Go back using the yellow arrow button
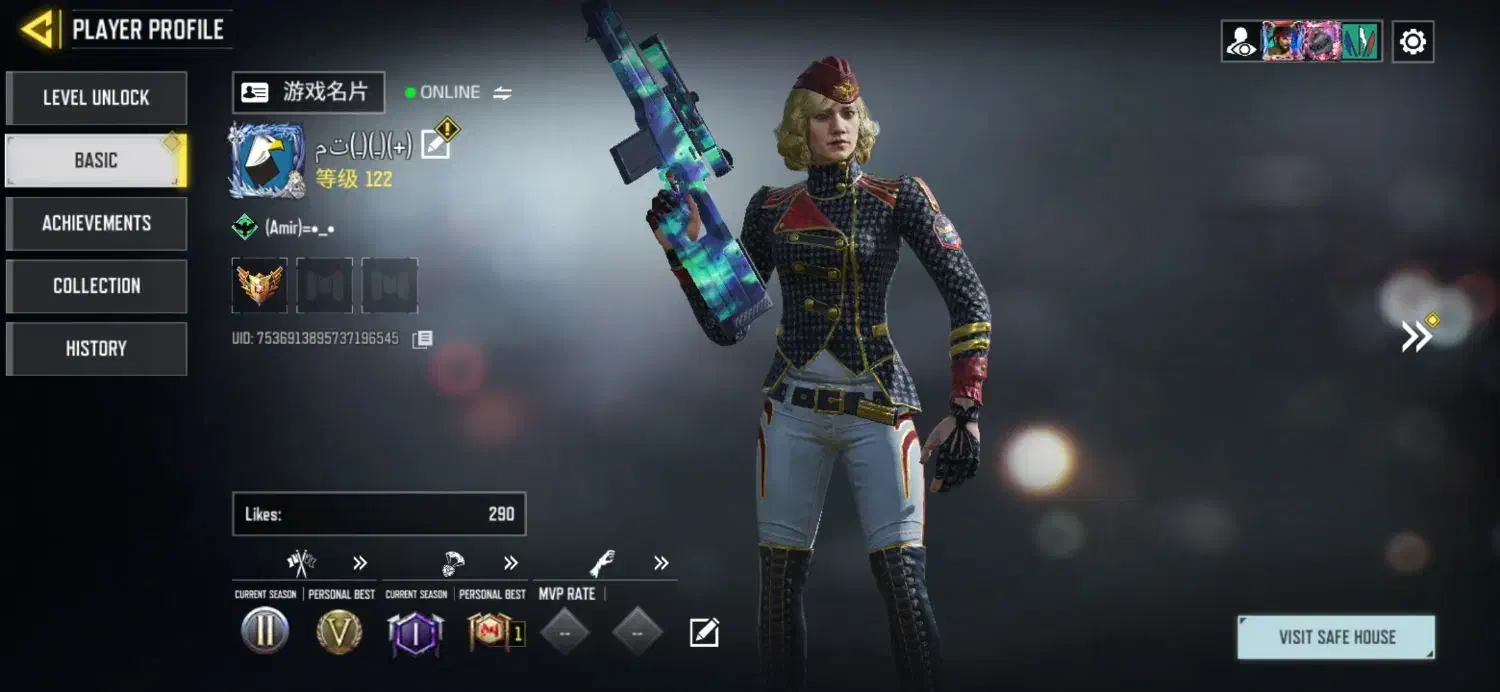This screenshot has width=1500, height=692. pos(39,30)
